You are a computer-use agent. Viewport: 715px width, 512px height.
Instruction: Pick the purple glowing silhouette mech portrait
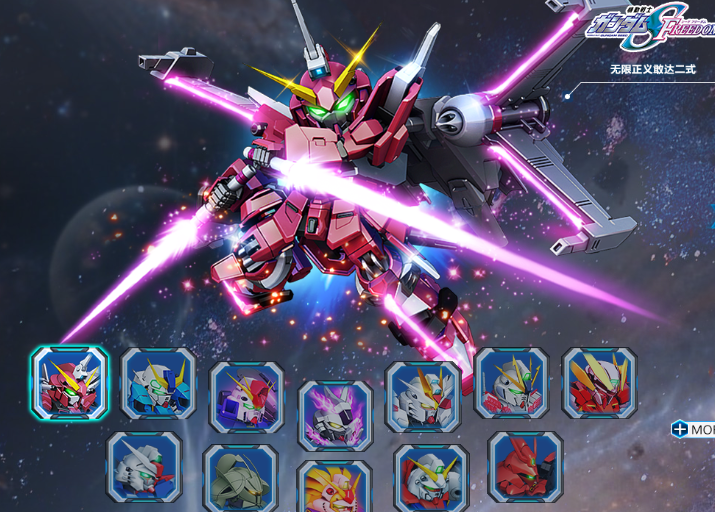(335, 415)
